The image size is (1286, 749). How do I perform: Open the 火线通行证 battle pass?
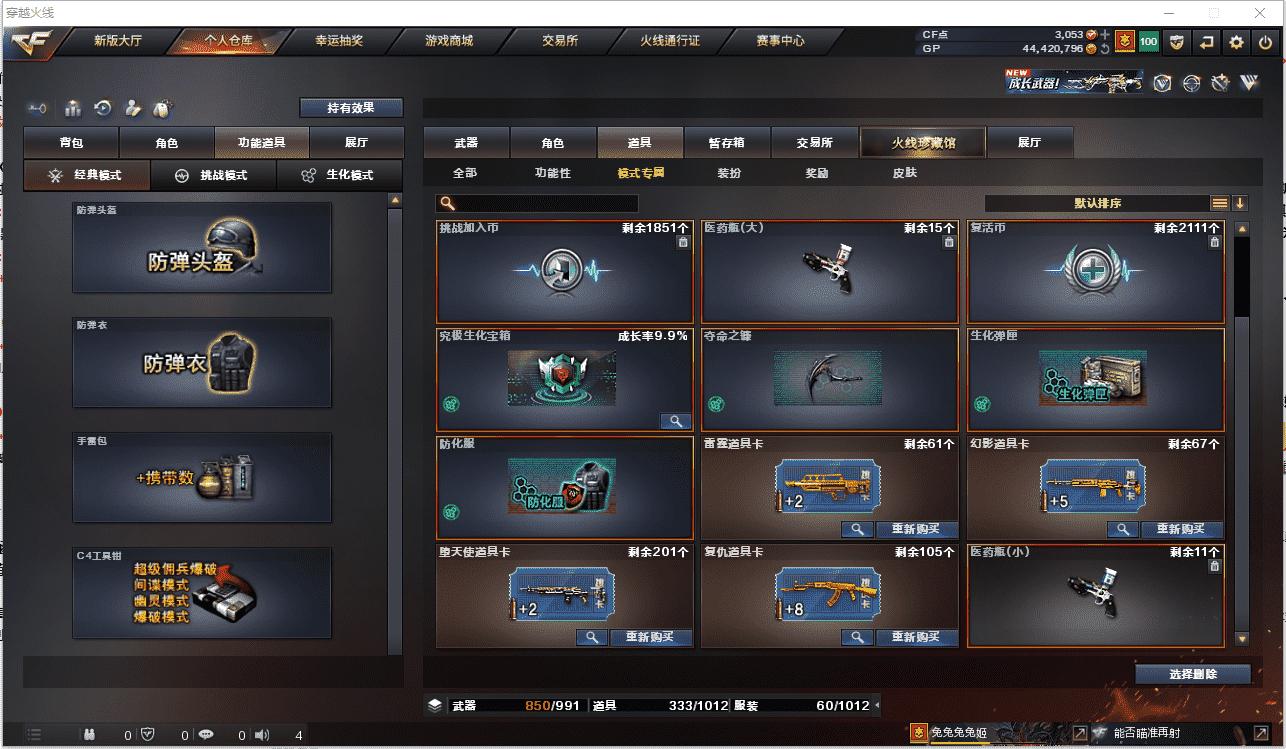pos(670,41)
